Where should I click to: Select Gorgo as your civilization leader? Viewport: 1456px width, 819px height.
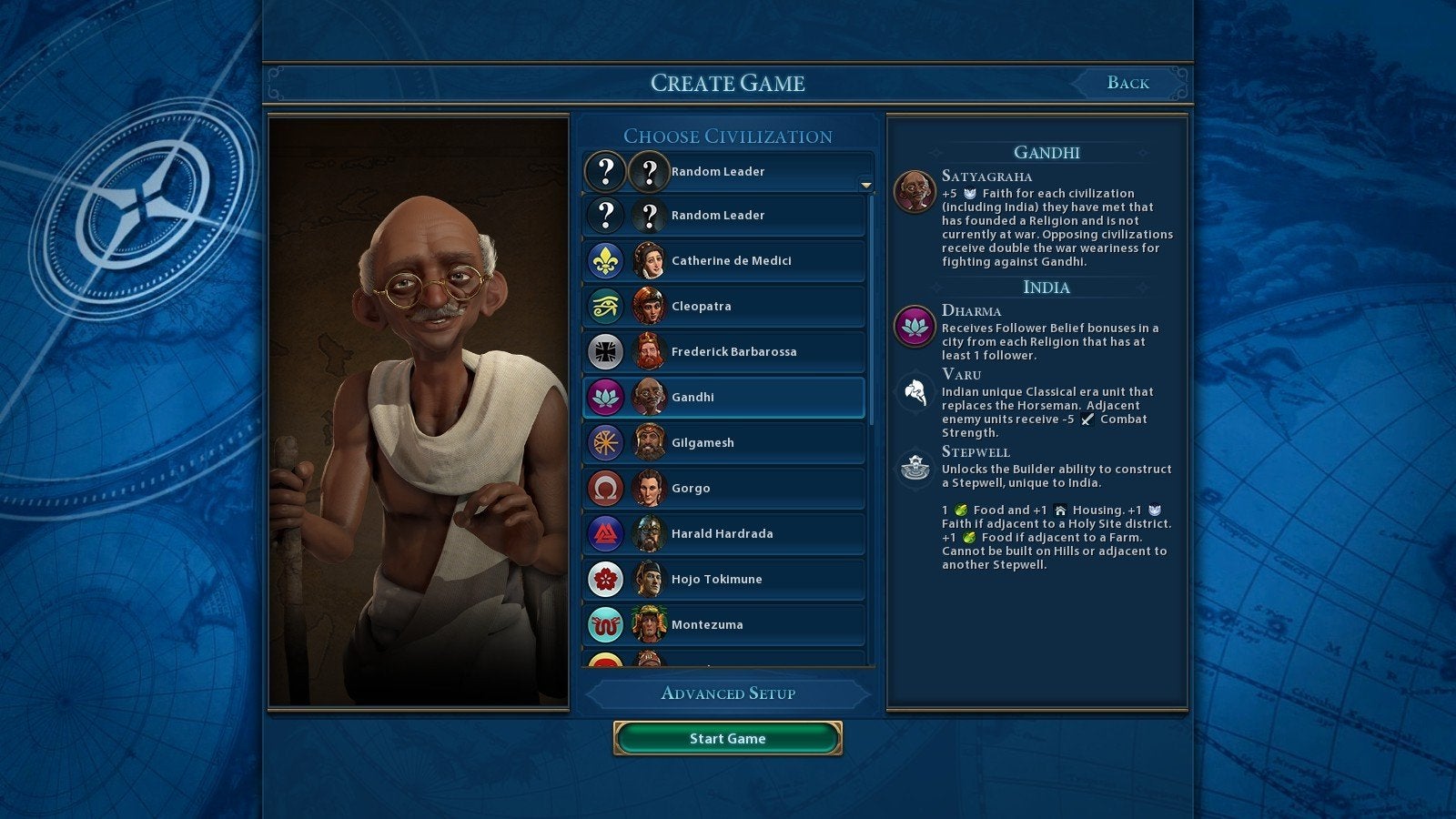[723, 489]
